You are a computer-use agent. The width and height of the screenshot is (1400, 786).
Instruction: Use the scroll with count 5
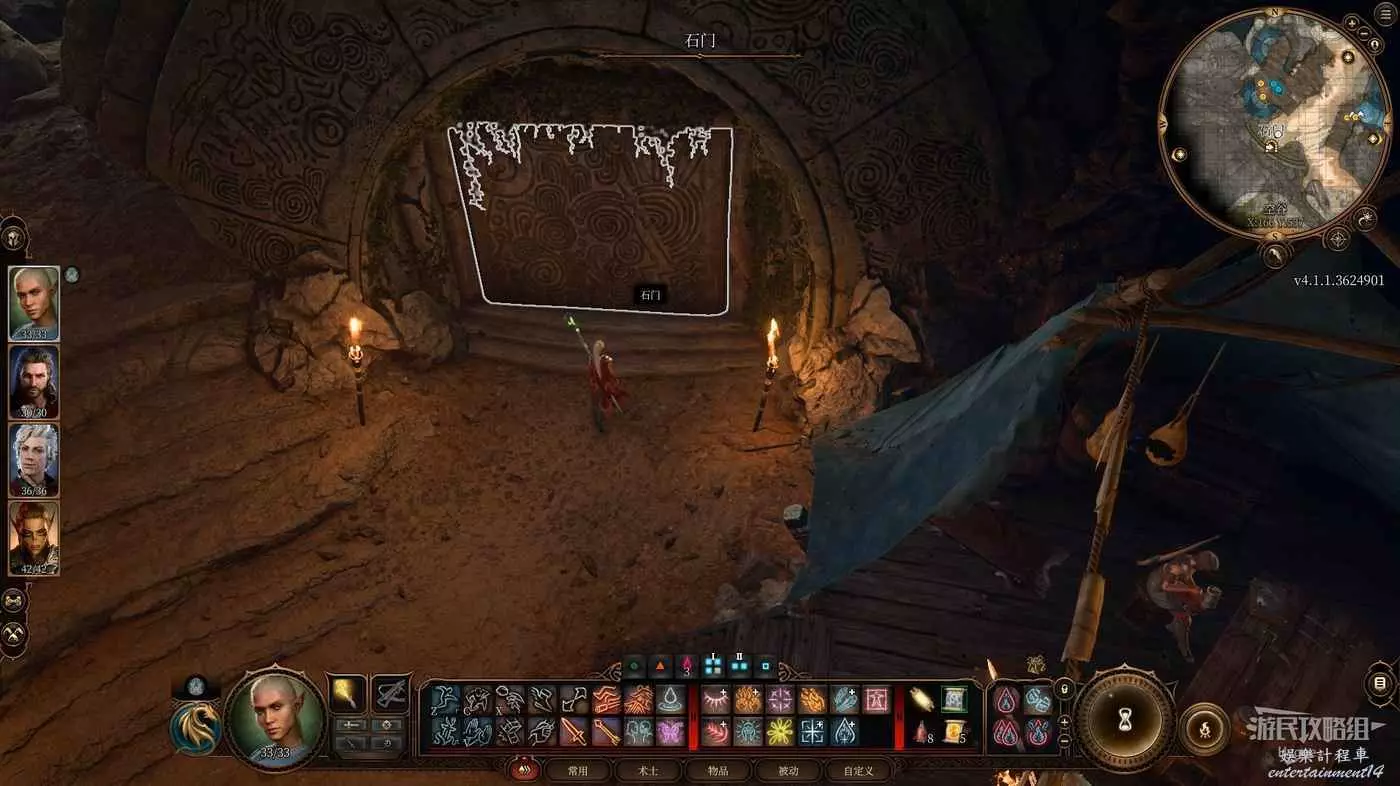954,732
